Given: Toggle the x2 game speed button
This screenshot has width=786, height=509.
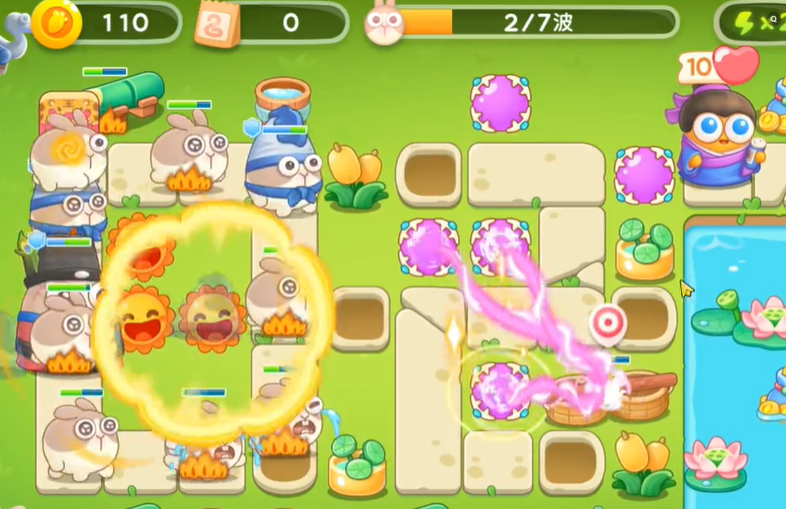Looking at the screenshot, I should (x=757, y=23).
